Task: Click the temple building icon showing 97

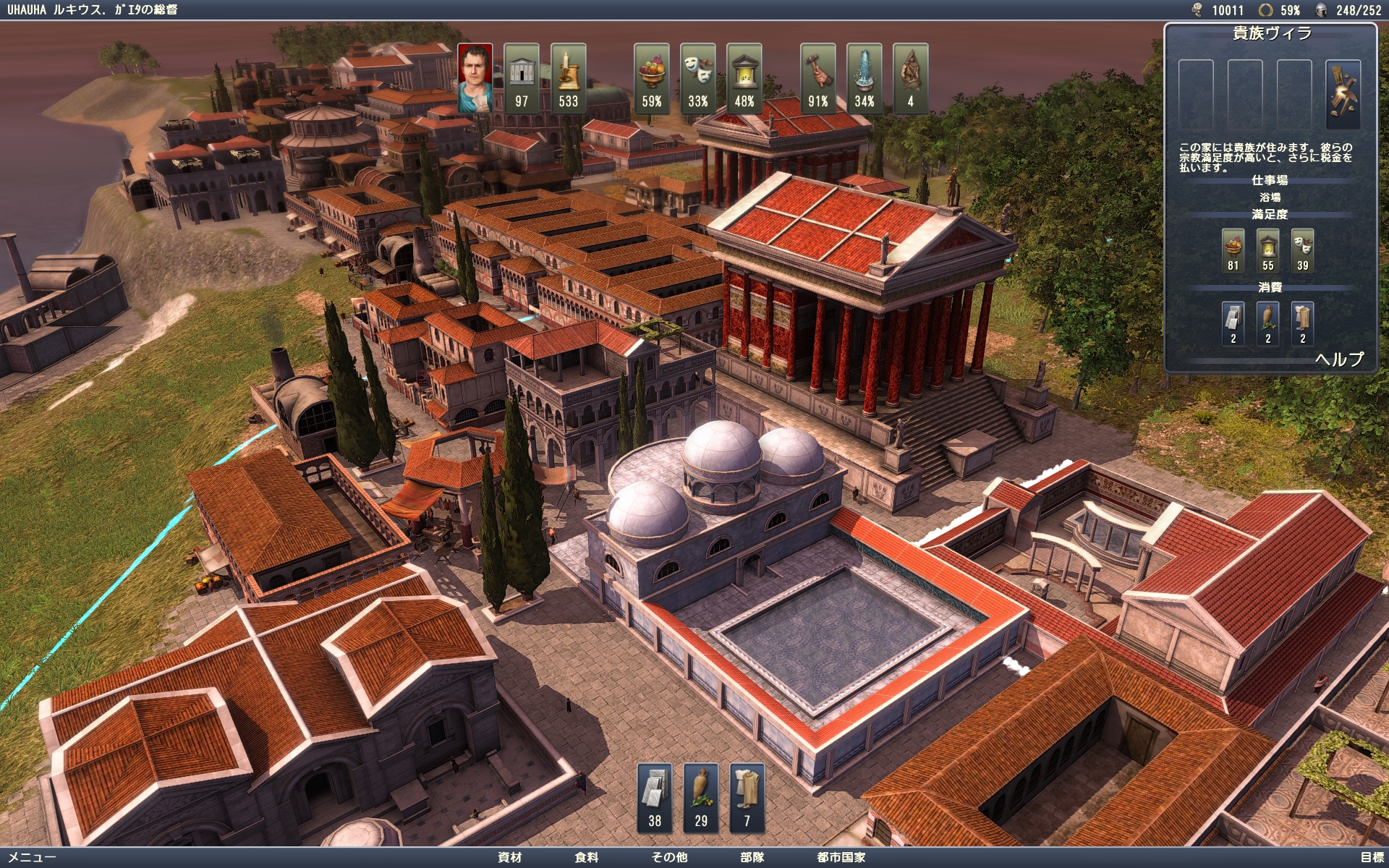Action: (522, 78)
